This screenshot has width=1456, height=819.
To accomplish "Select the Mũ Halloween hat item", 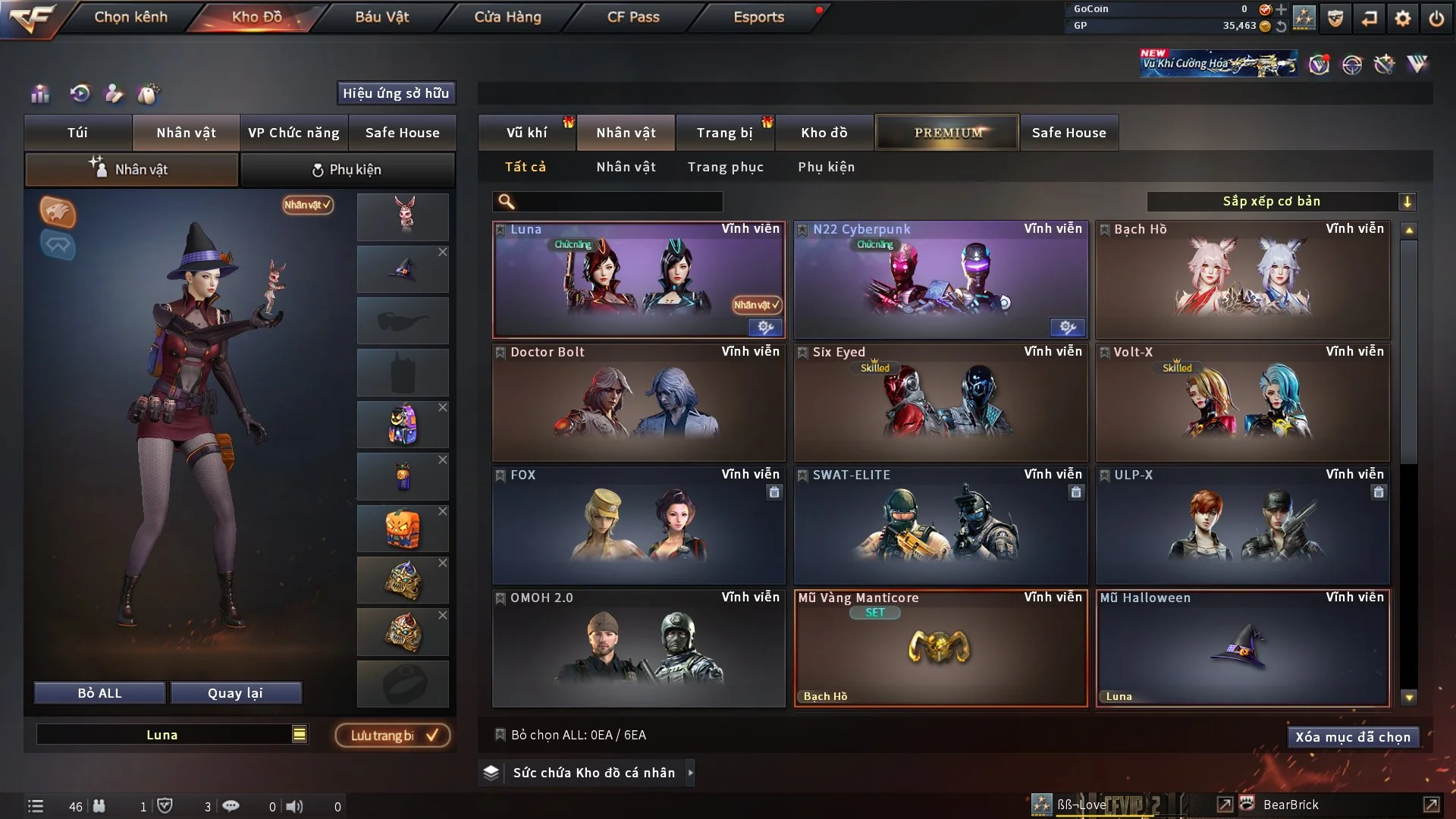I will point(1242,649).
